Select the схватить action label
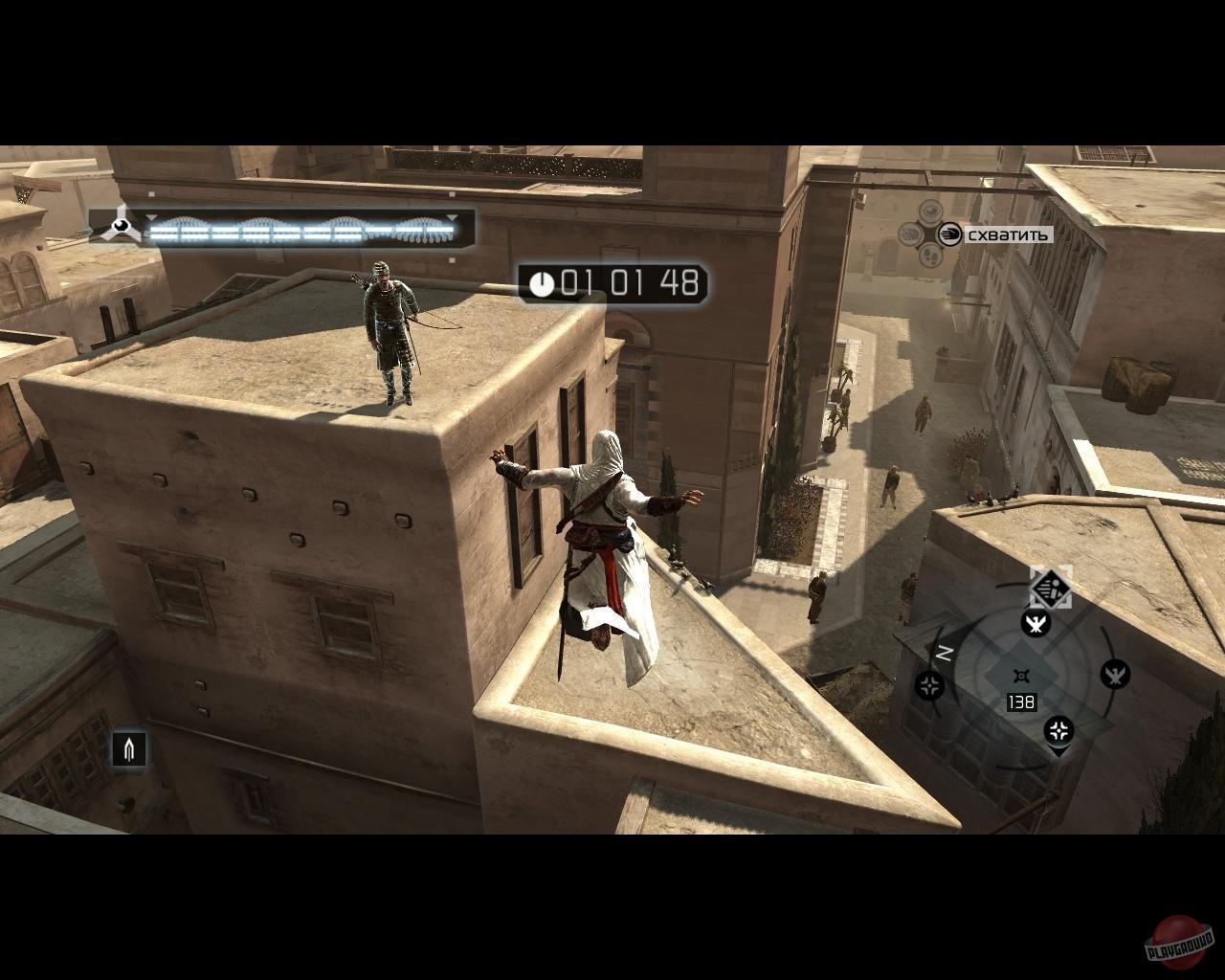The height and width of the screenshot is (980, 1225). click(1008, 234)
